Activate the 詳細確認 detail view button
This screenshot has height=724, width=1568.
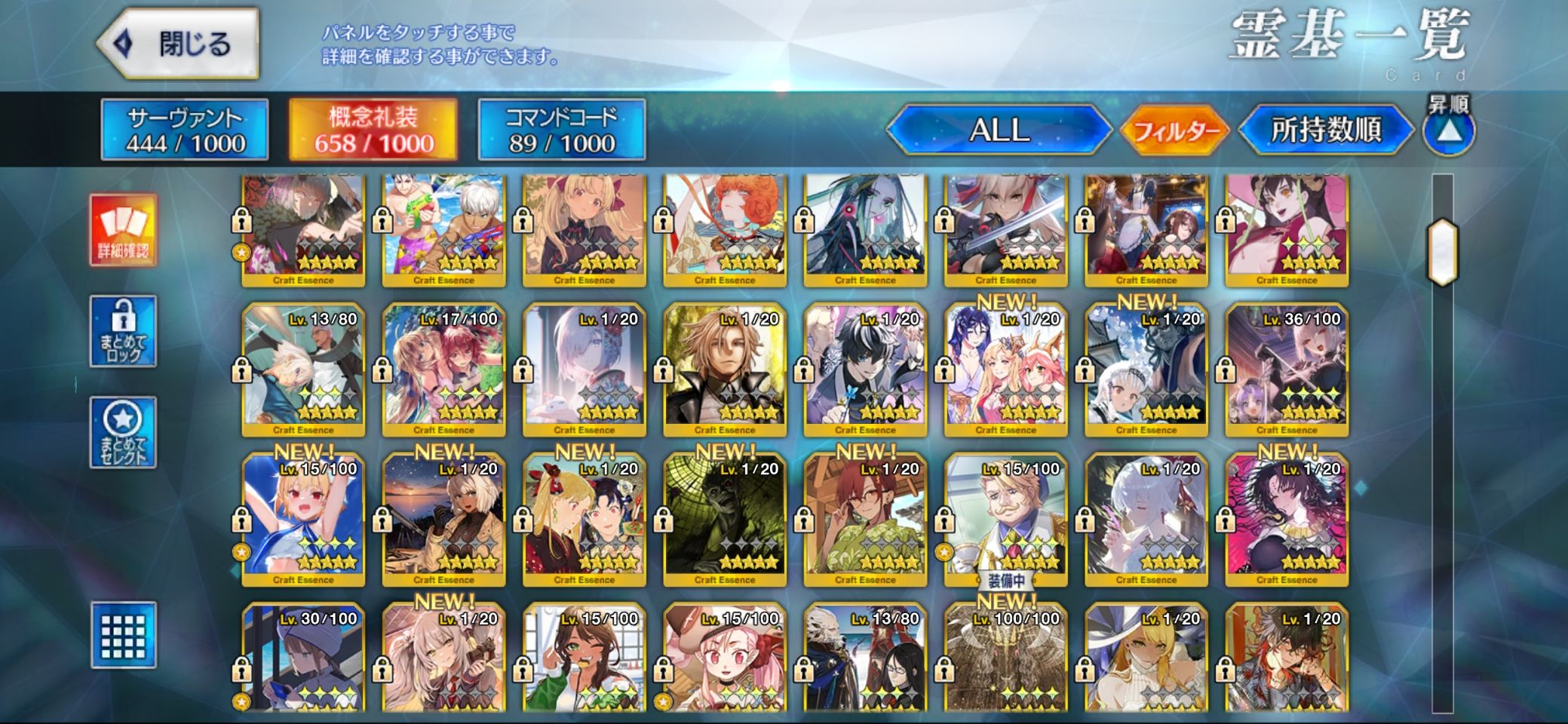click(124, 230)
